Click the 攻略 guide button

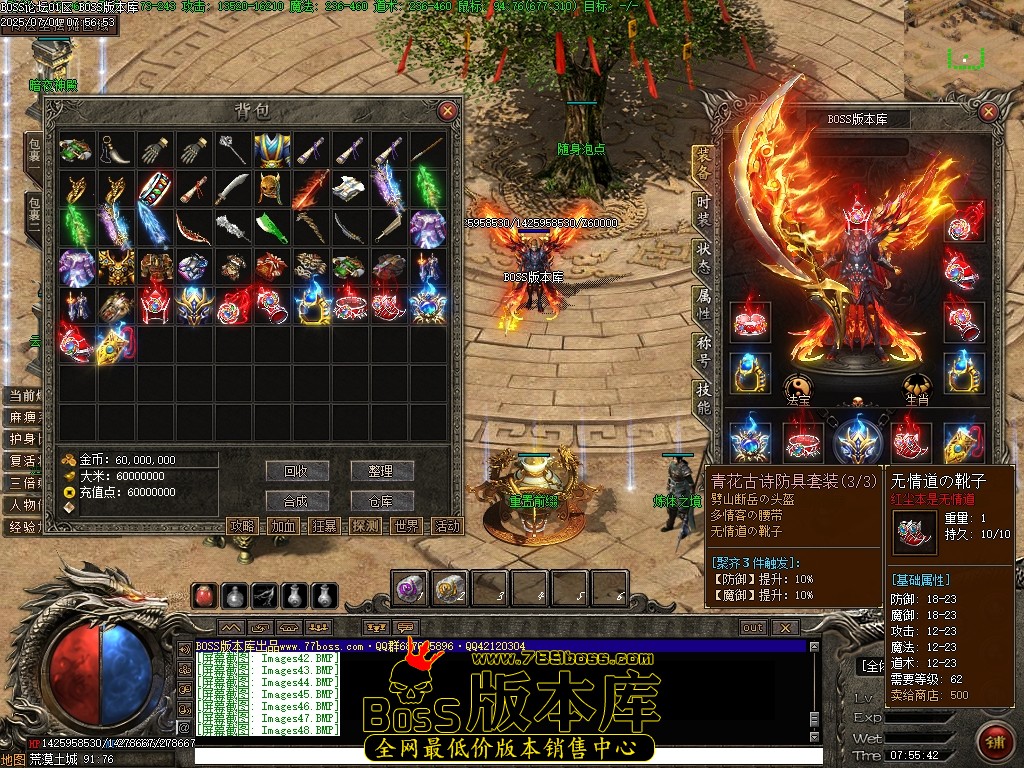242,526
